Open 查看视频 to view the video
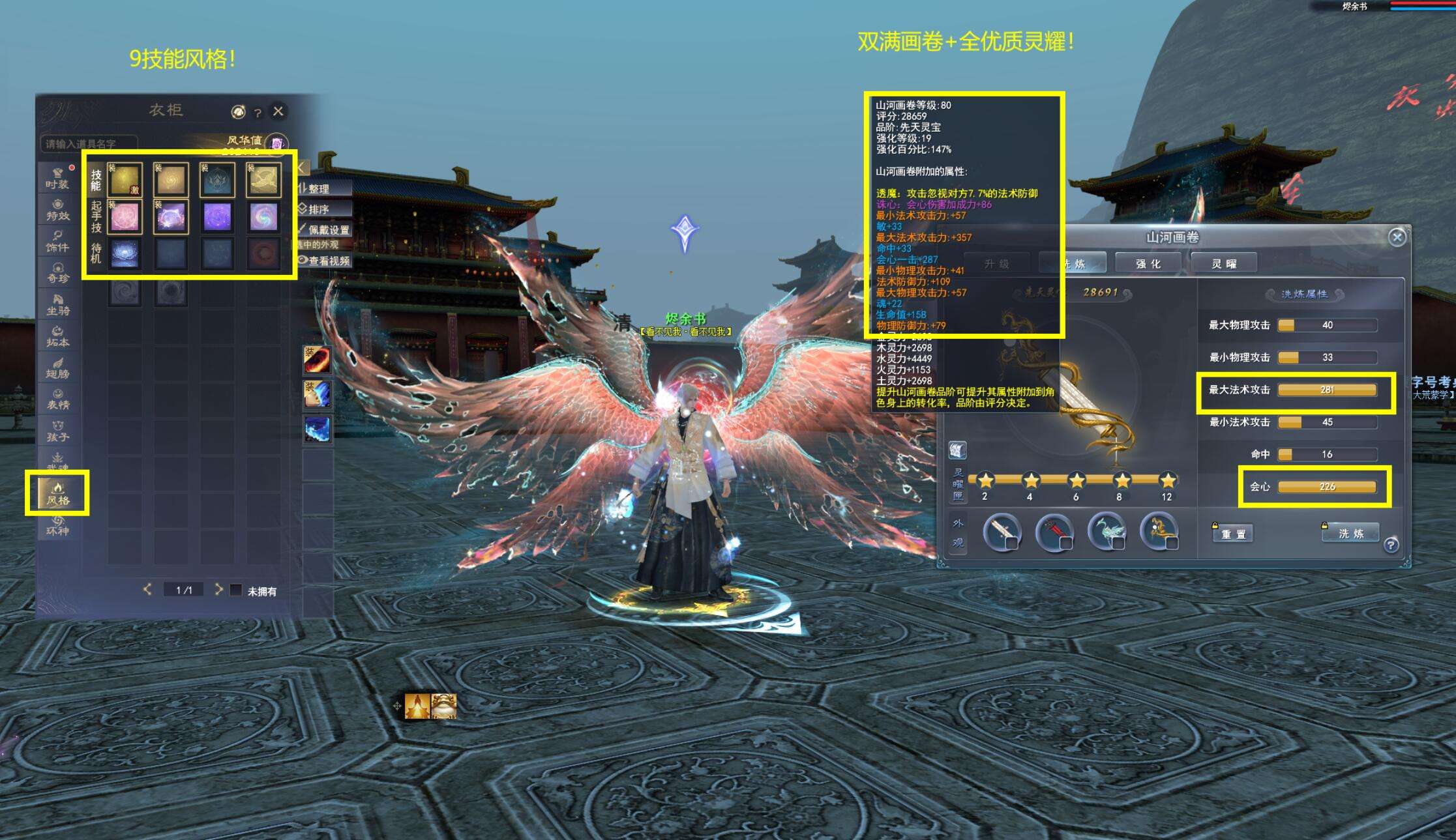This screenshot has height=840, width=1456. [325, 261]
